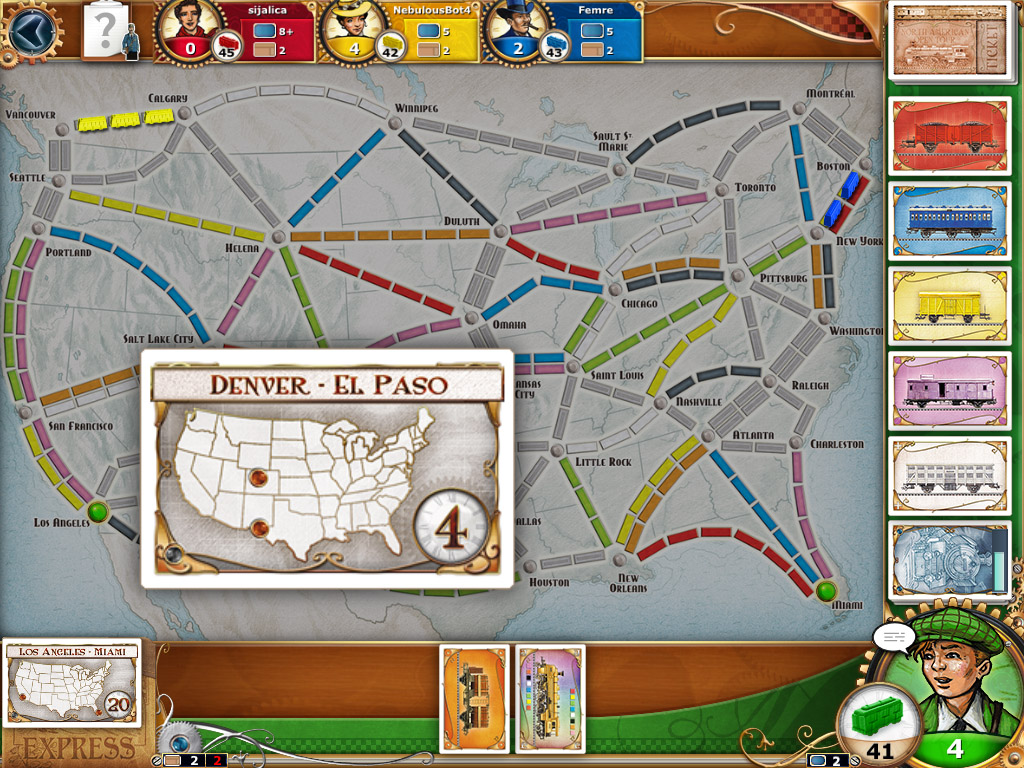Take the face-up red train card
Screen dimensions: 1024x768
(949, 135)
